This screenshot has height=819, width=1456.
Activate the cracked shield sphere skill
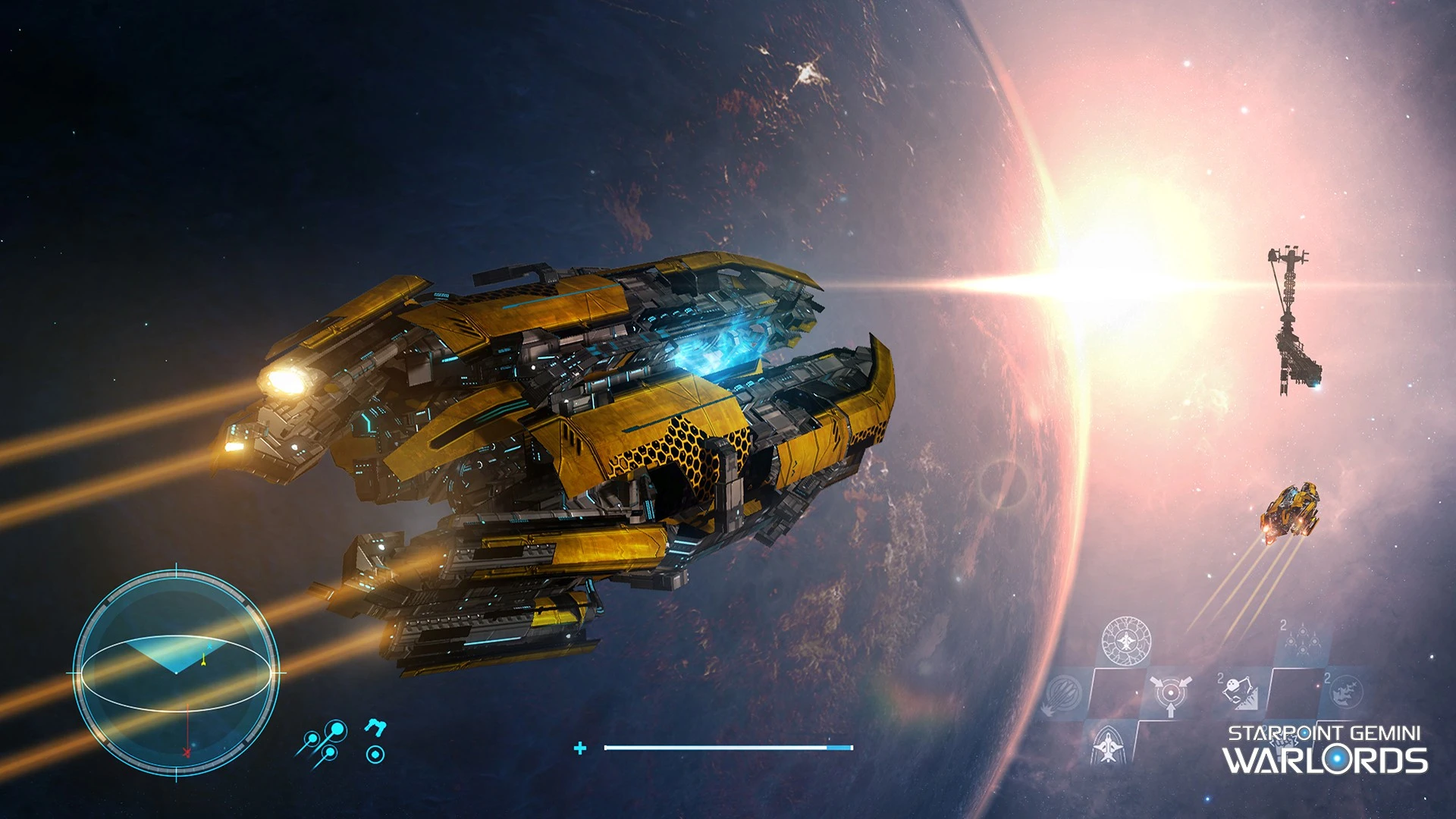[1126, 641]
